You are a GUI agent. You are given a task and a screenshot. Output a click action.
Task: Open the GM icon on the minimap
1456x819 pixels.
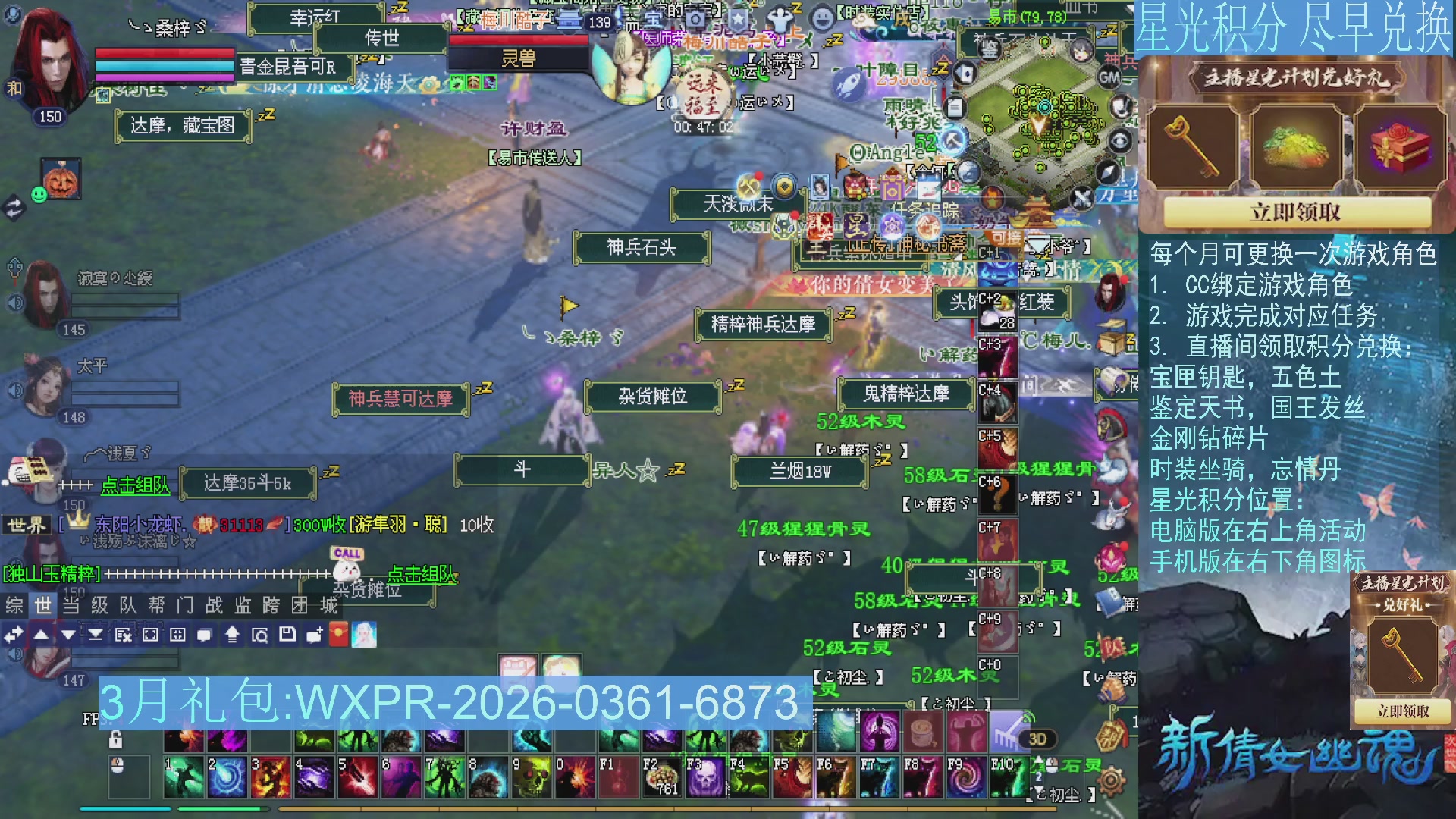(1109, 76)
